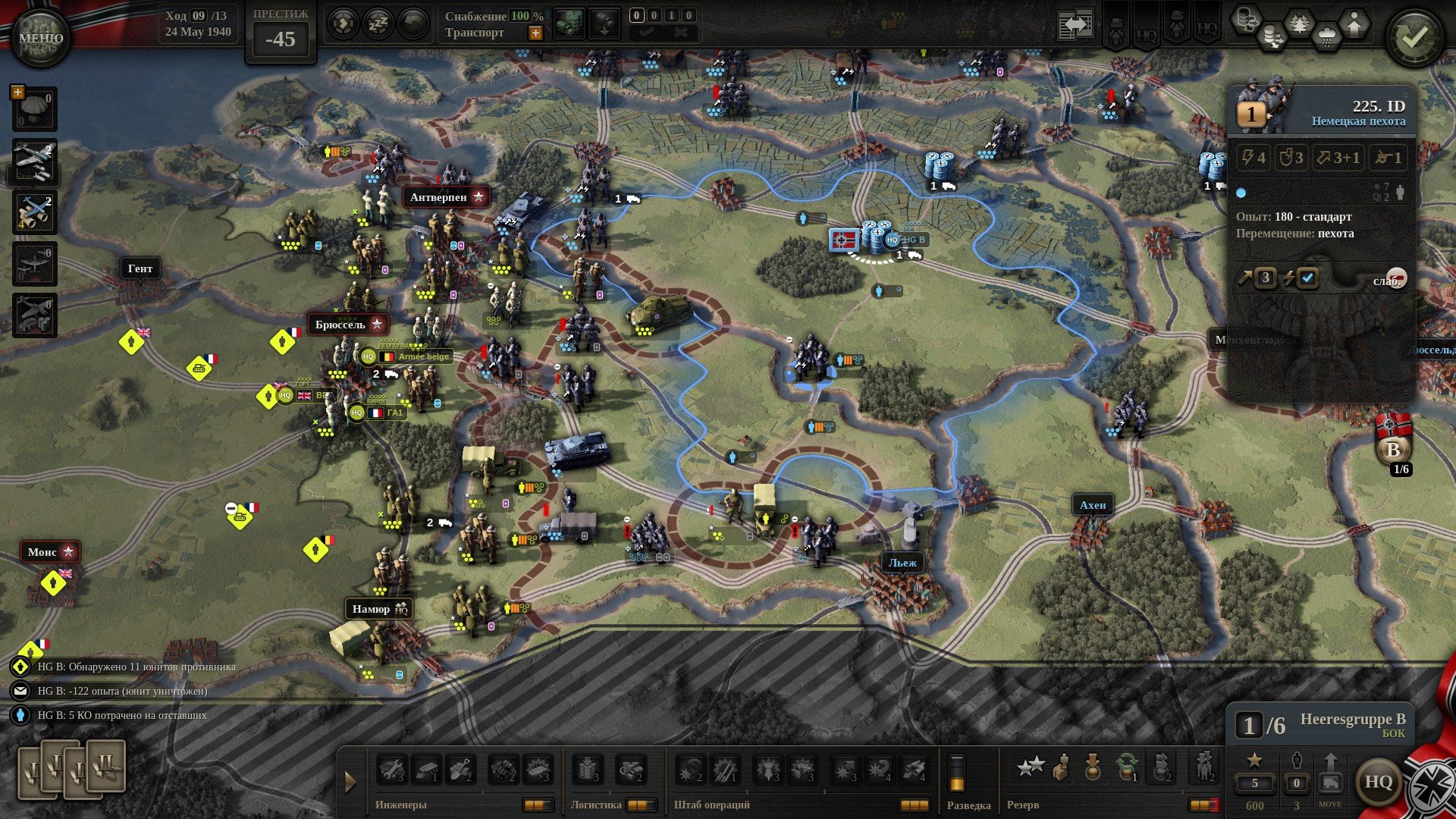Open the unit list swap-arrows panel
Screen dimensions: 1456x819
coord(1077,25)
